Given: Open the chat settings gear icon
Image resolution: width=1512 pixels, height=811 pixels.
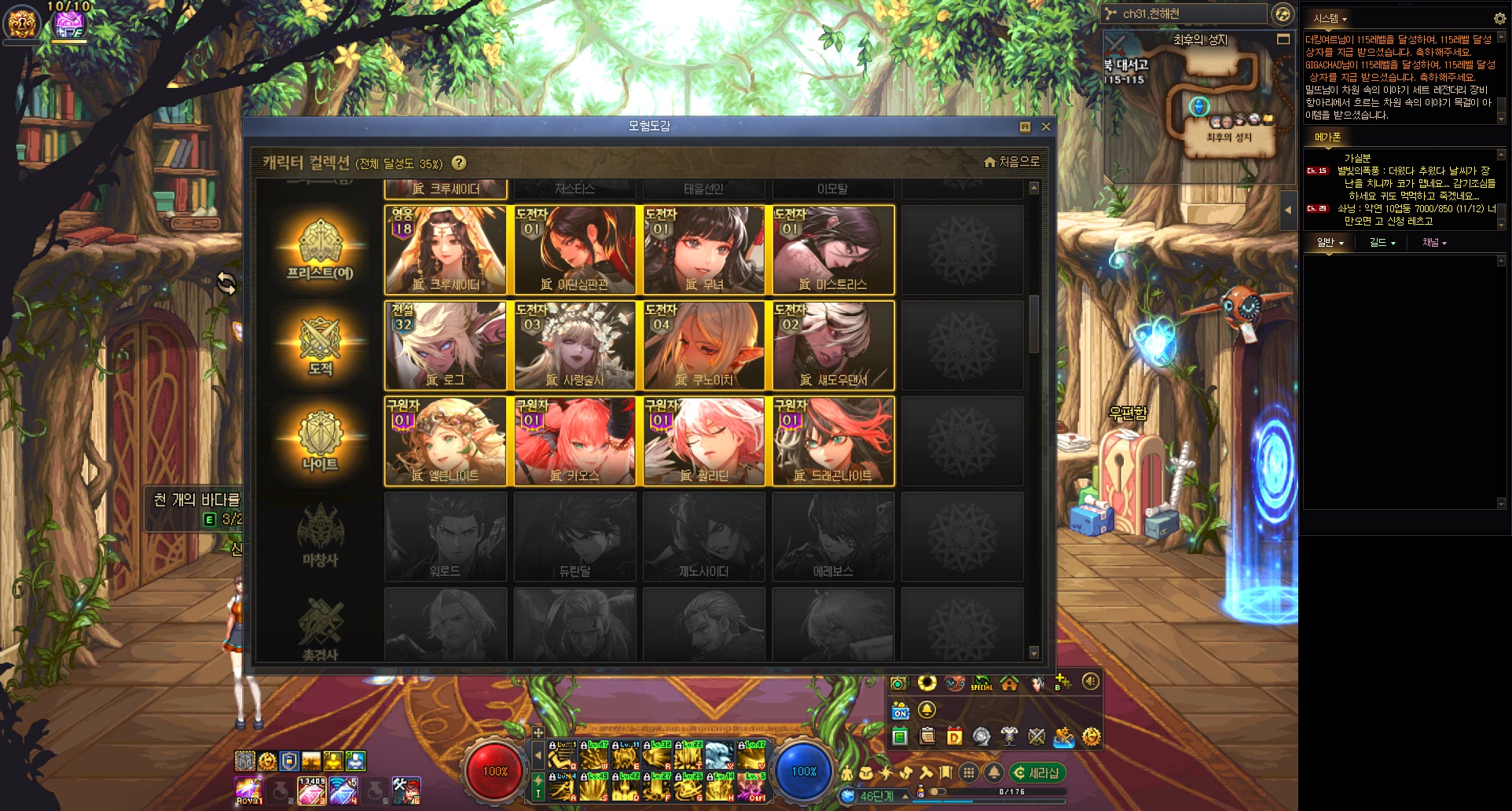Looking at the screenshot, I should tap(1499, 18).
